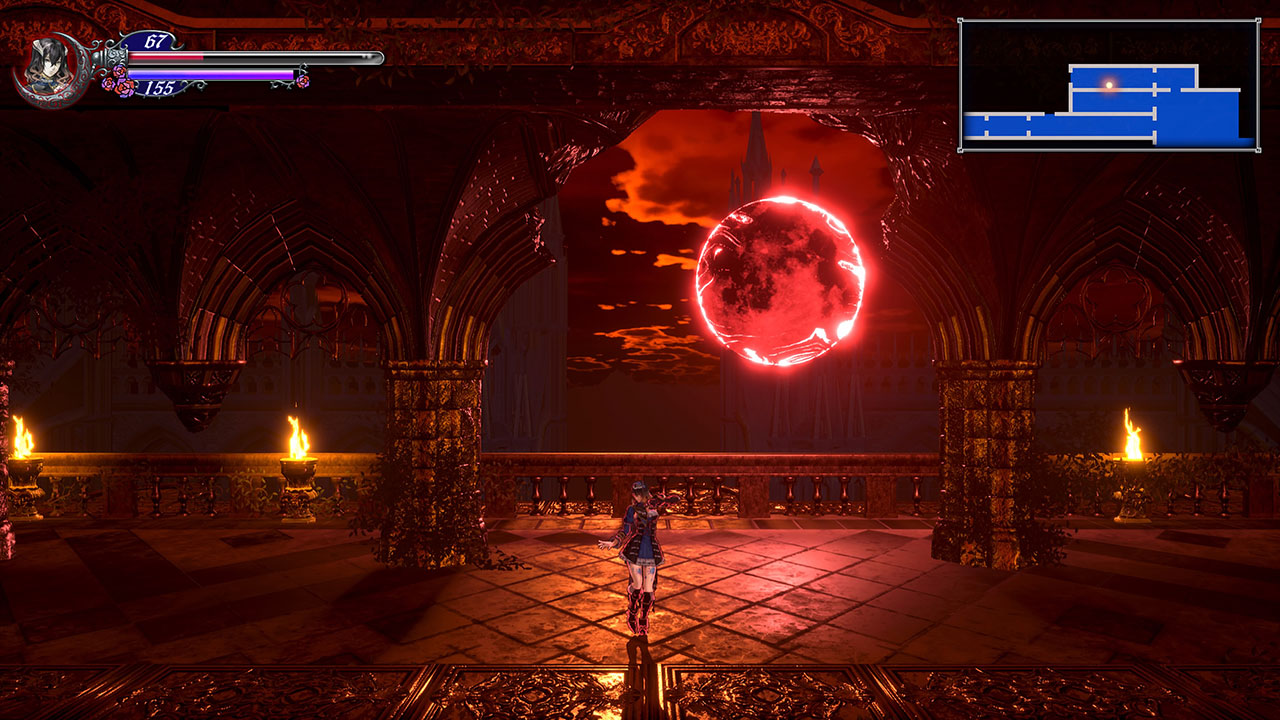1280x720 pixels.
Task: Click the player position dot on the minimap
Action: coord(1110,85)
